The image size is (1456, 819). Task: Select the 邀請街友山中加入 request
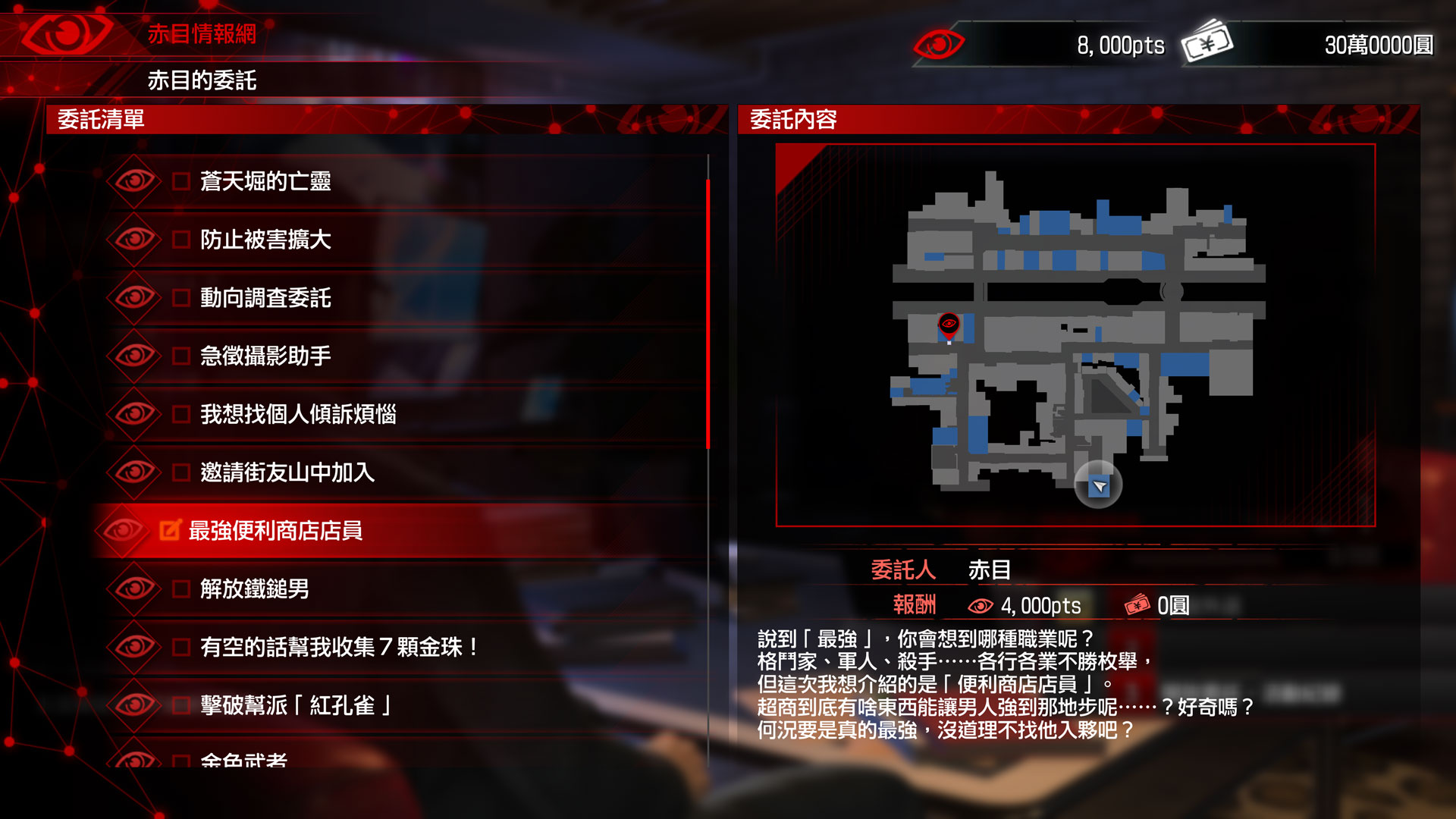click(287, 472)
